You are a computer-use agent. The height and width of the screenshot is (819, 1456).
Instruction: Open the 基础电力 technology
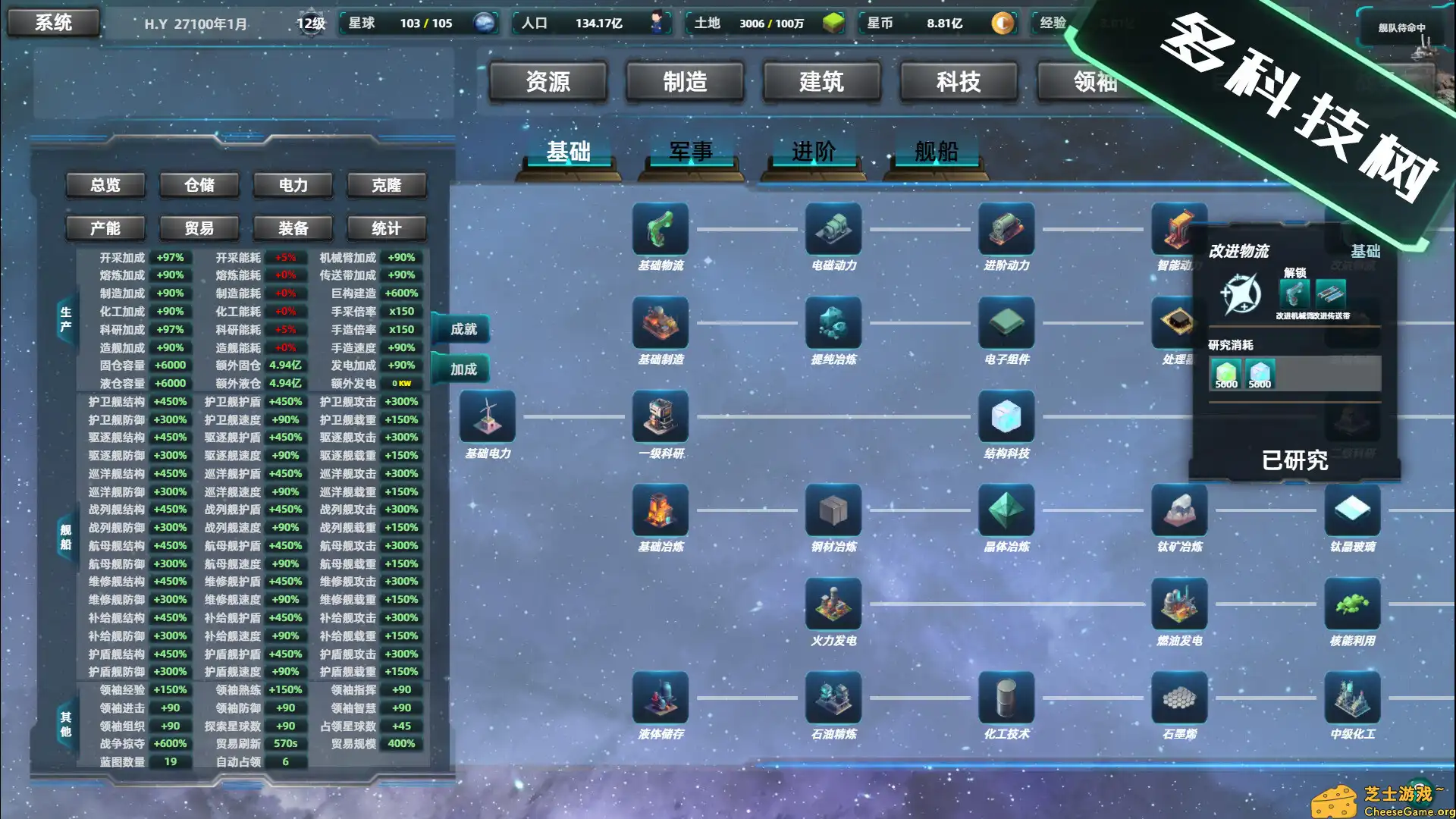point(488,417)
